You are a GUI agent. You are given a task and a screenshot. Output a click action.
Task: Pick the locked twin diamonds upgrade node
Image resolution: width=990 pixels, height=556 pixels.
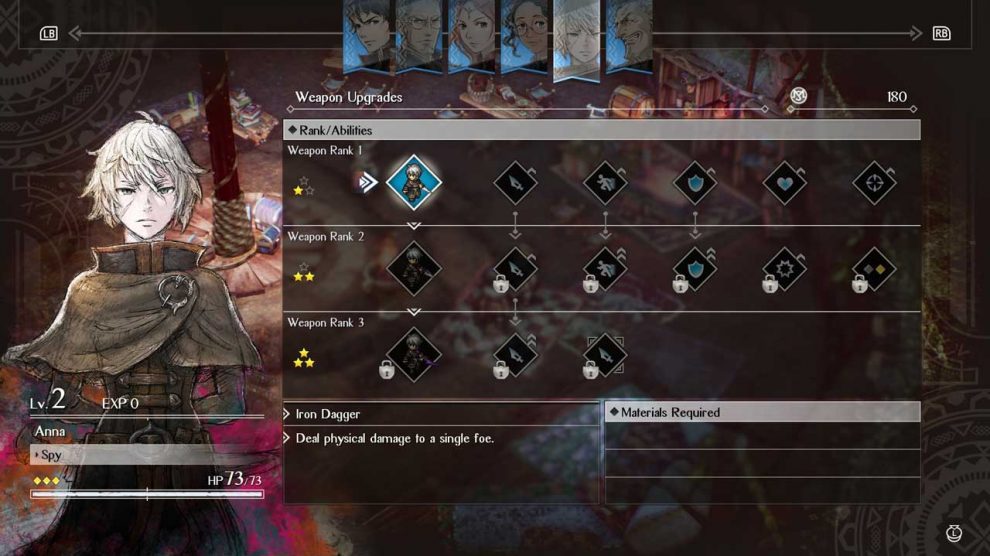pos(875,269)
